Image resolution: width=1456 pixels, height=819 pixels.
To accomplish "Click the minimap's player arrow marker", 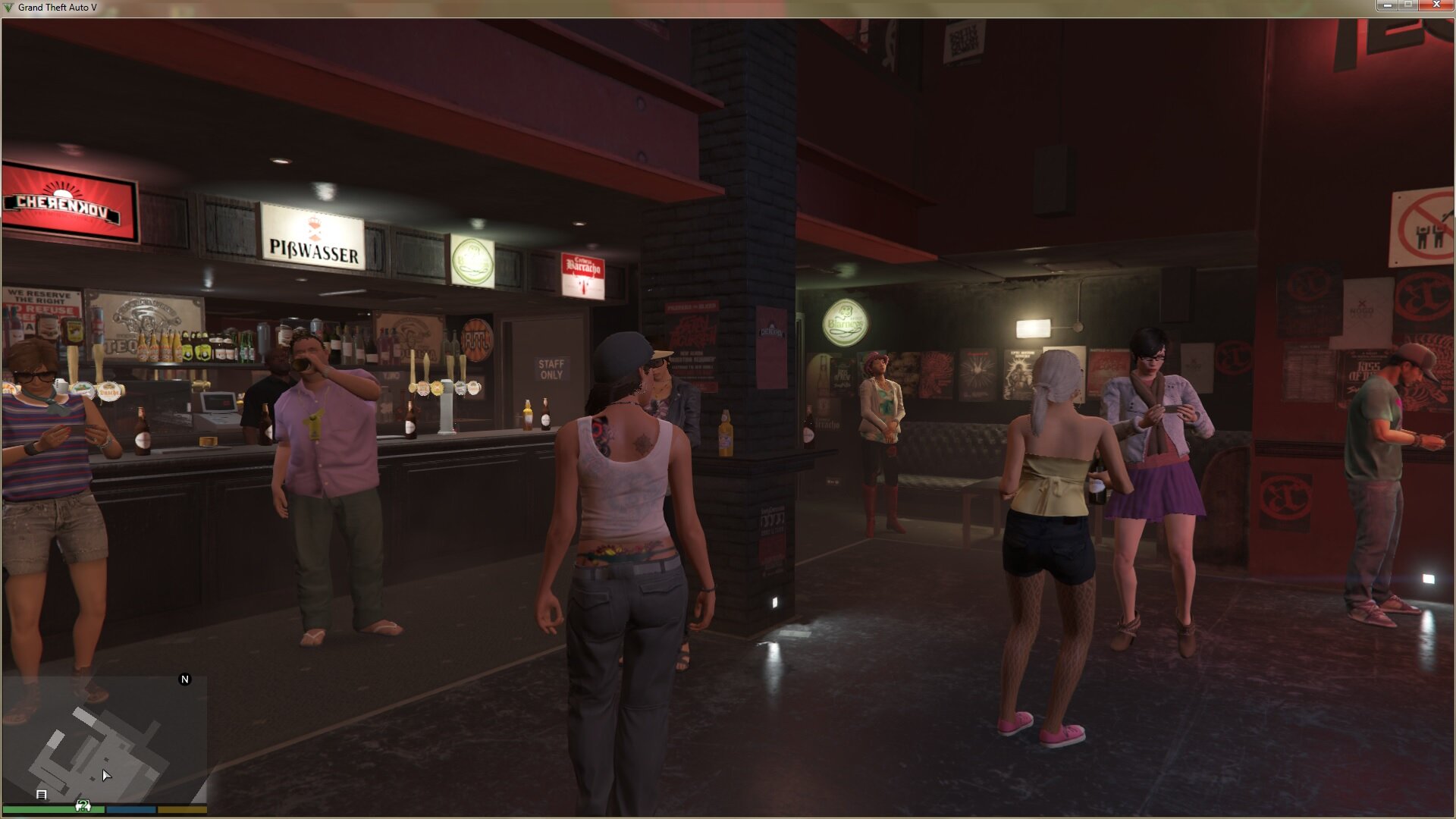I will click(106, 774).
